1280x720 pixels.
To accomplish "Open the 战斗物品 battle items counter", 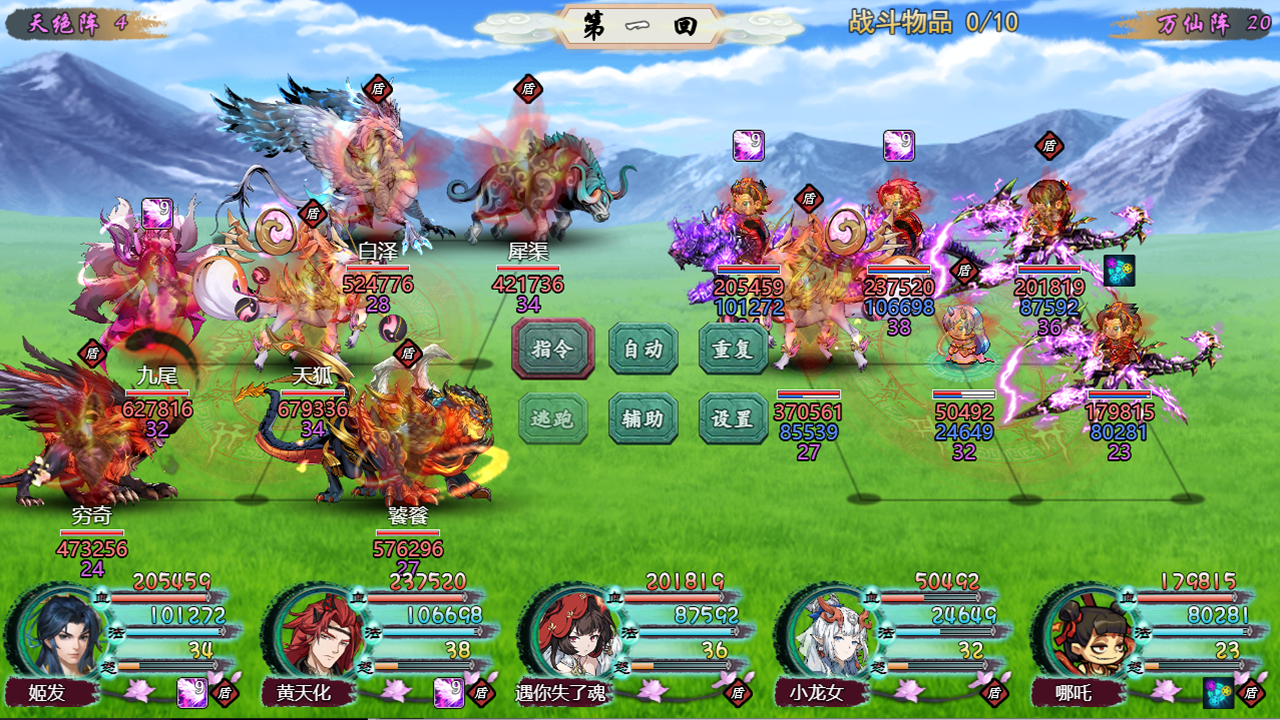I will pos(932,22).
